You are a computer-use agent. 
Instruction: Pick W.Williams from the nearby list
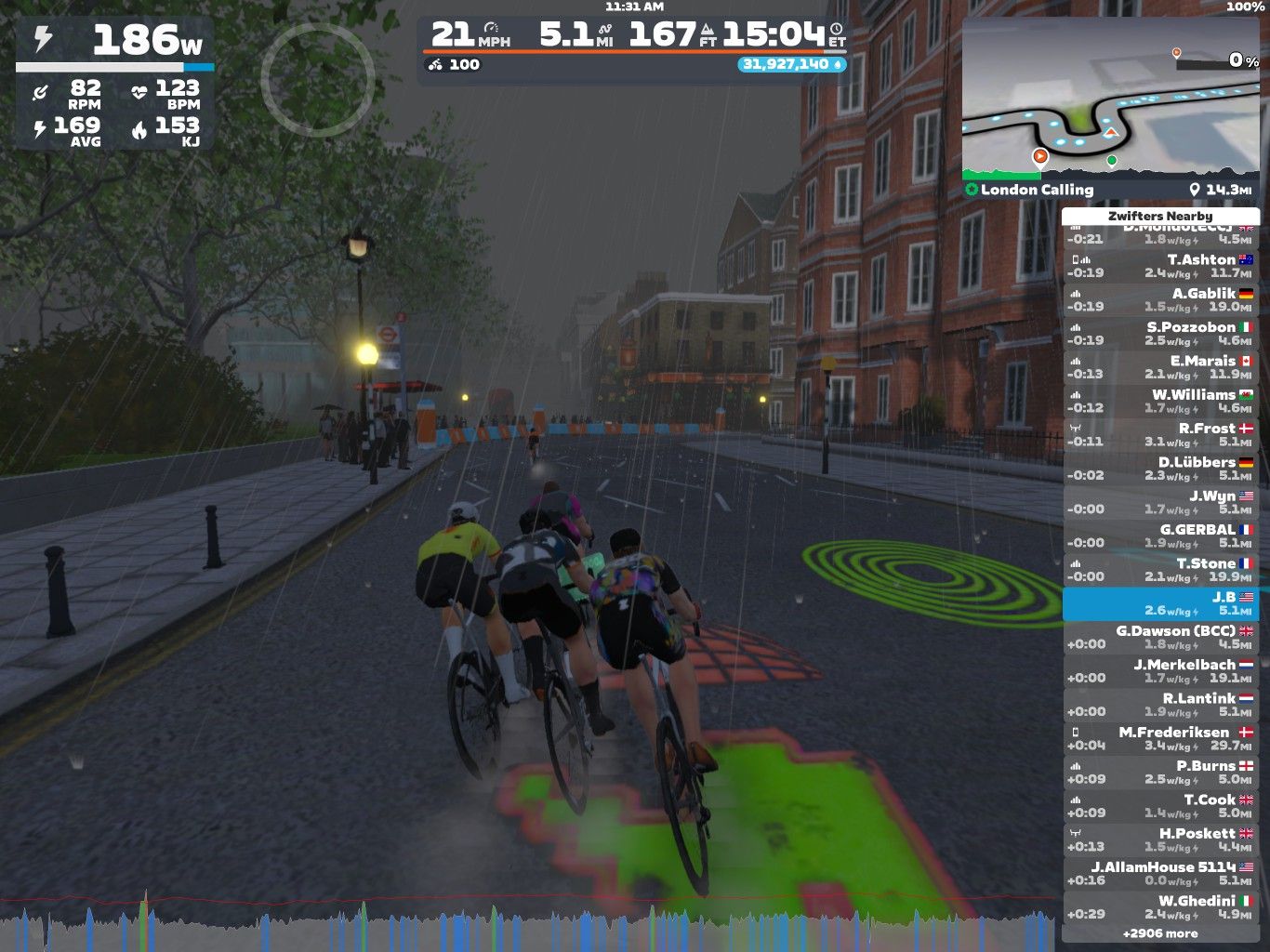(1160, 402)
